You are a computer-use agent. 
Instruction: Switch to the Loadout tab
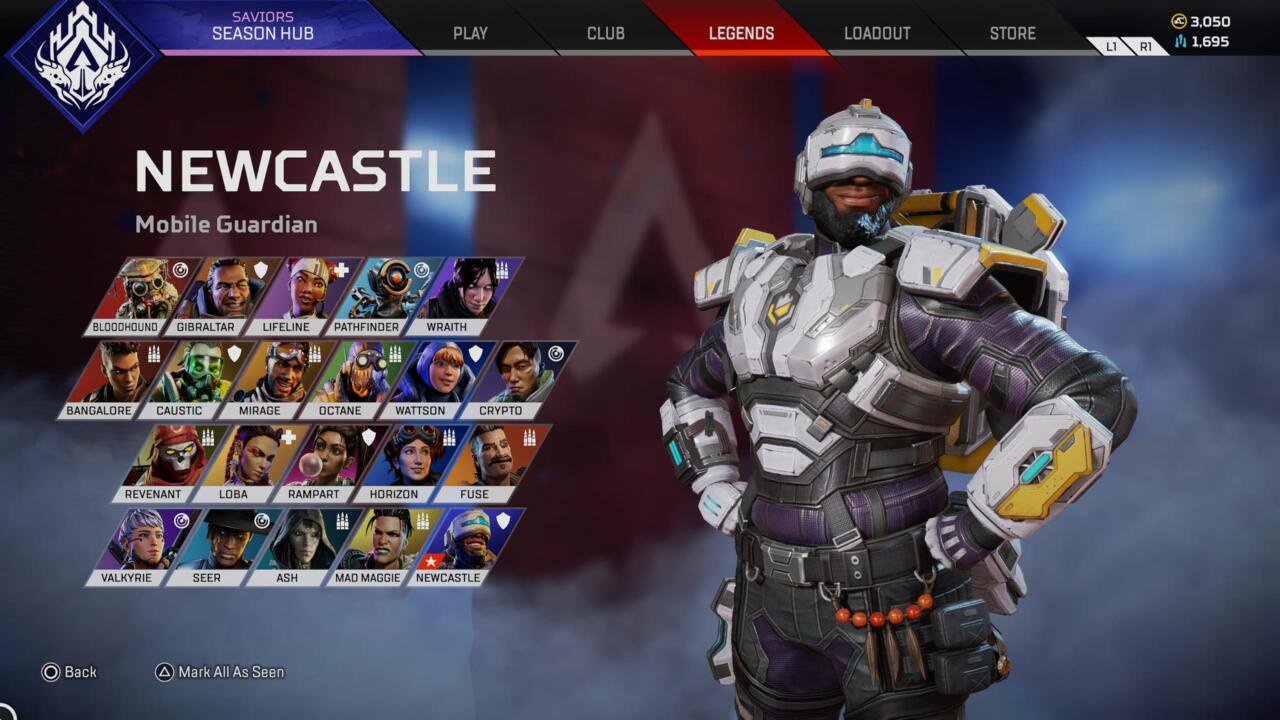[x=875, y=32]
